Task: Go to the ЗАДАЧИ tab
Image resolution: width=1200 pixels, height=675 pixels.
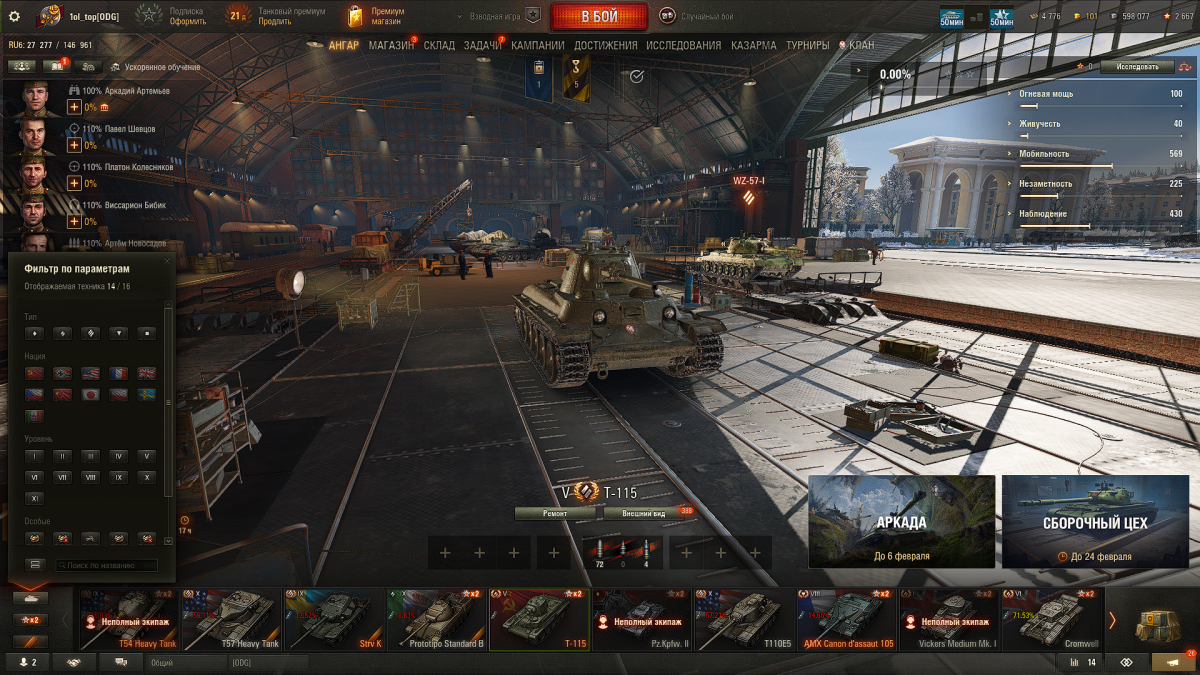Action: [482, 45]
